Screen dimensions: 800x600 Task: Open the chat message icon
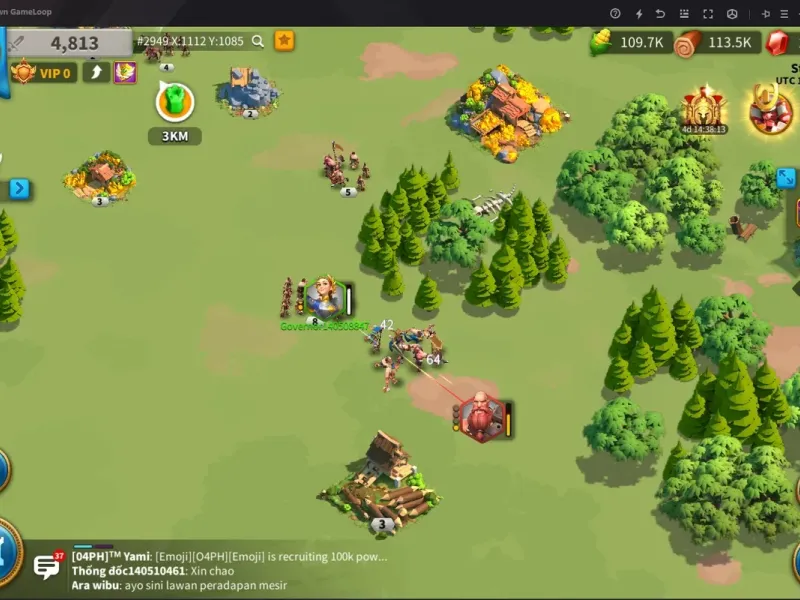(47, 567)
